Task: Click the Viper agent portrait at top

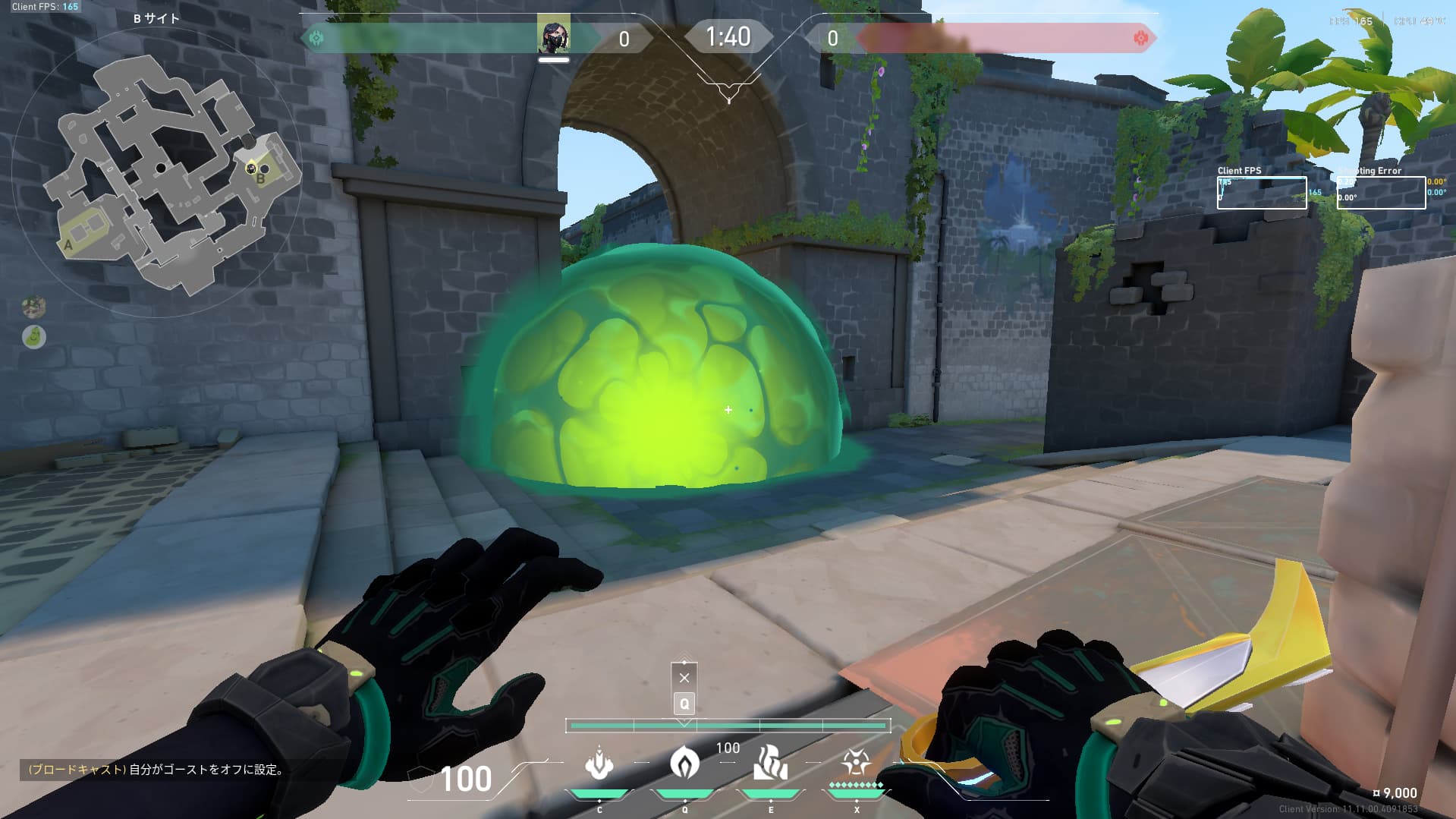Action: tap(553, 35)
